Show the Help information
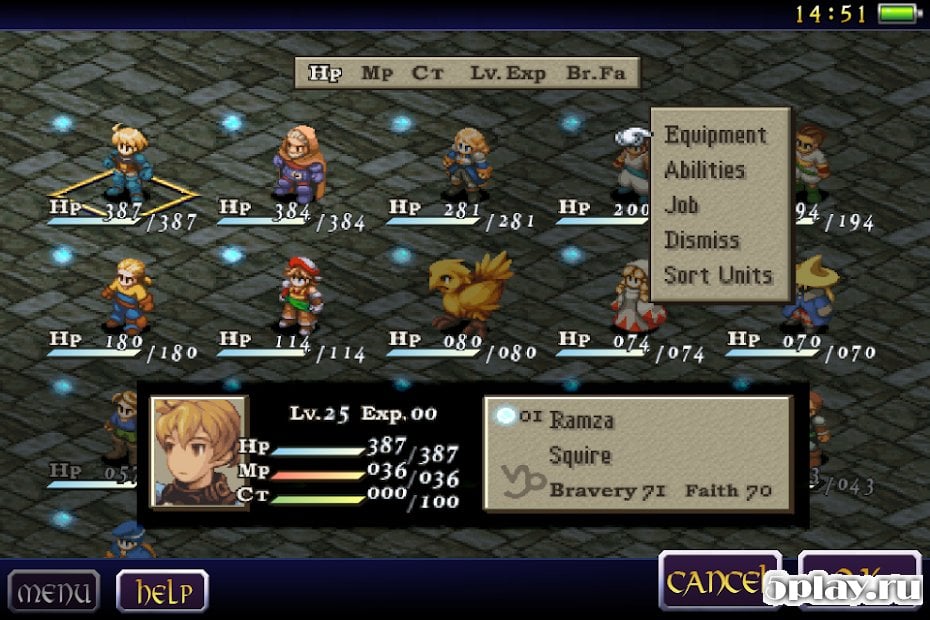The width and height of the screenshot is (930, 620). pos(162,591)
